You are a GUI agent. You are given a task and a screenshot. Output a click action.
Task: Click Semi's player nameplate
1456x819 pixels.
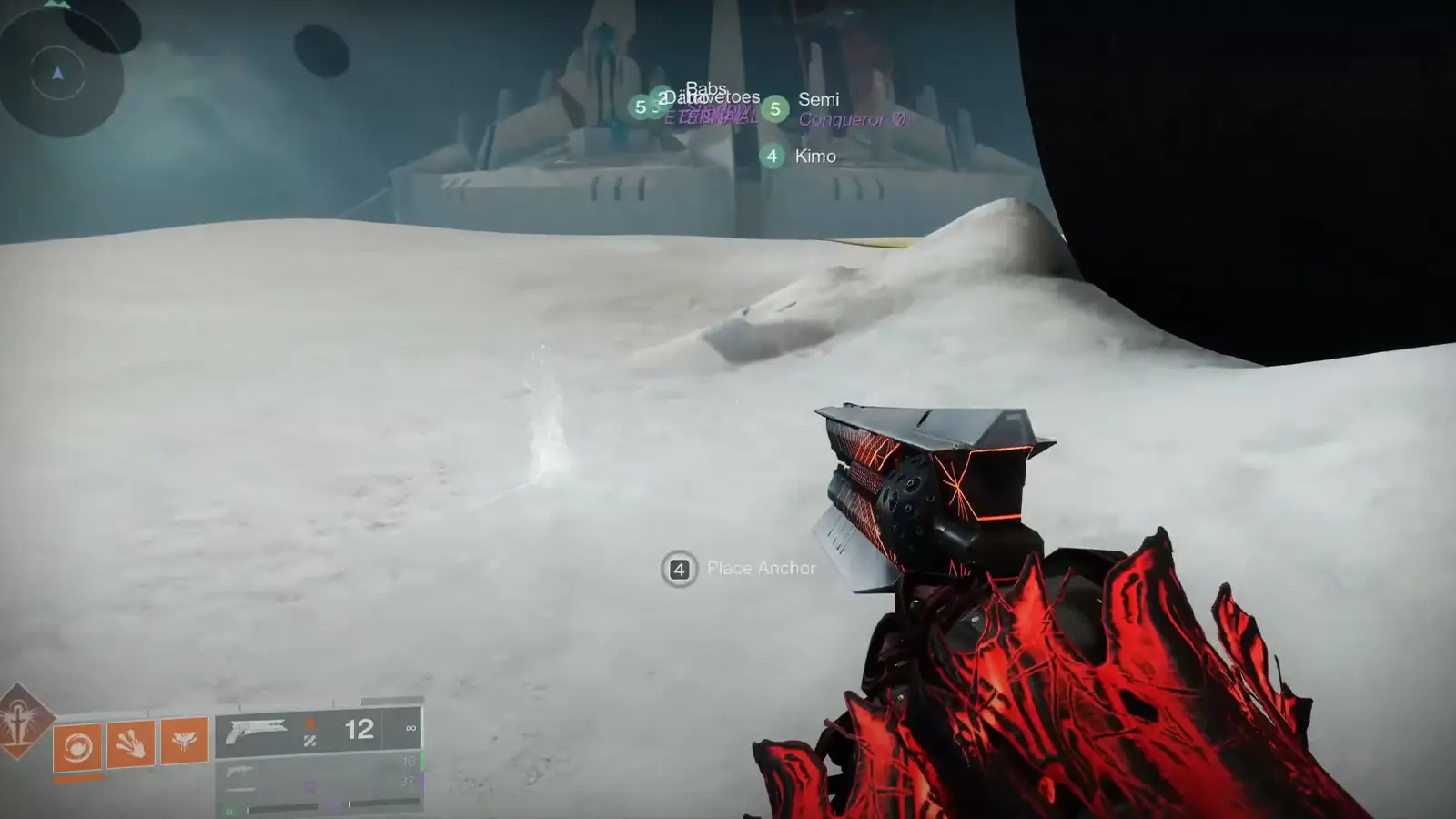[x=819, y=100]
